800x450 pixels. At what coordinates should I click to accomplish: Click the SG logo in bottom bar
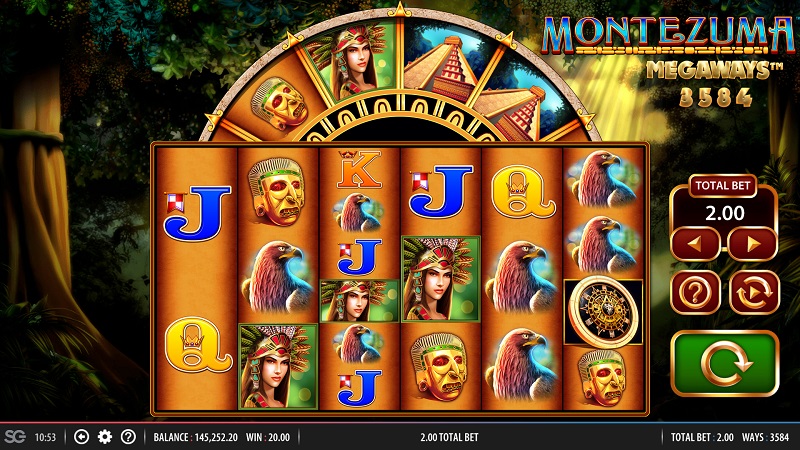[14, 437]
